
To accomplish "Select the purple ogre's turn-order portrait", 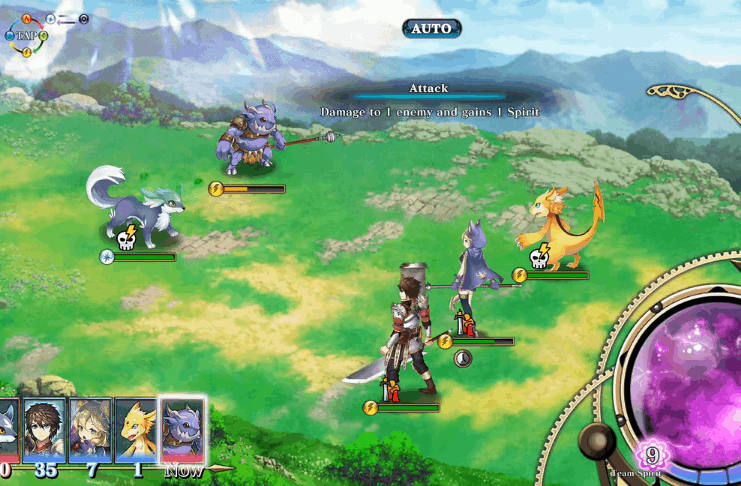I will click(183, 430).
